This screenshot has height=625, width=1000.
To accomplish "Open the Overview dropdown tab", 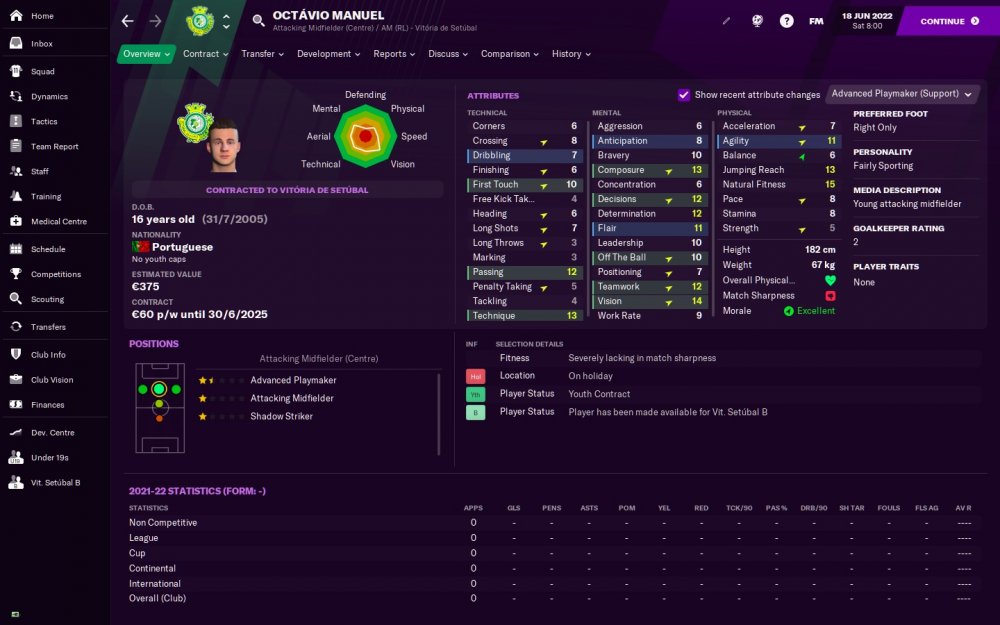I will [x=146, y=54].
